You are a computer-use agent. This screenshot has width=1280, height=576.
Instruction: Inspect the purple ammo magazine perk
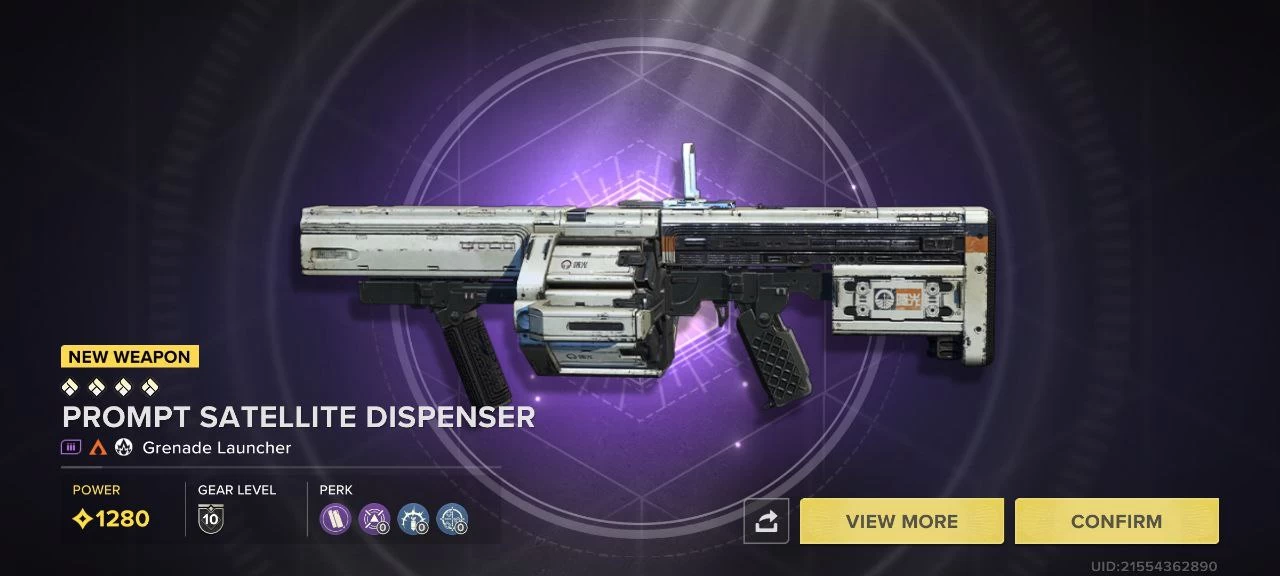pyautogui.click(x=335, y=518)
